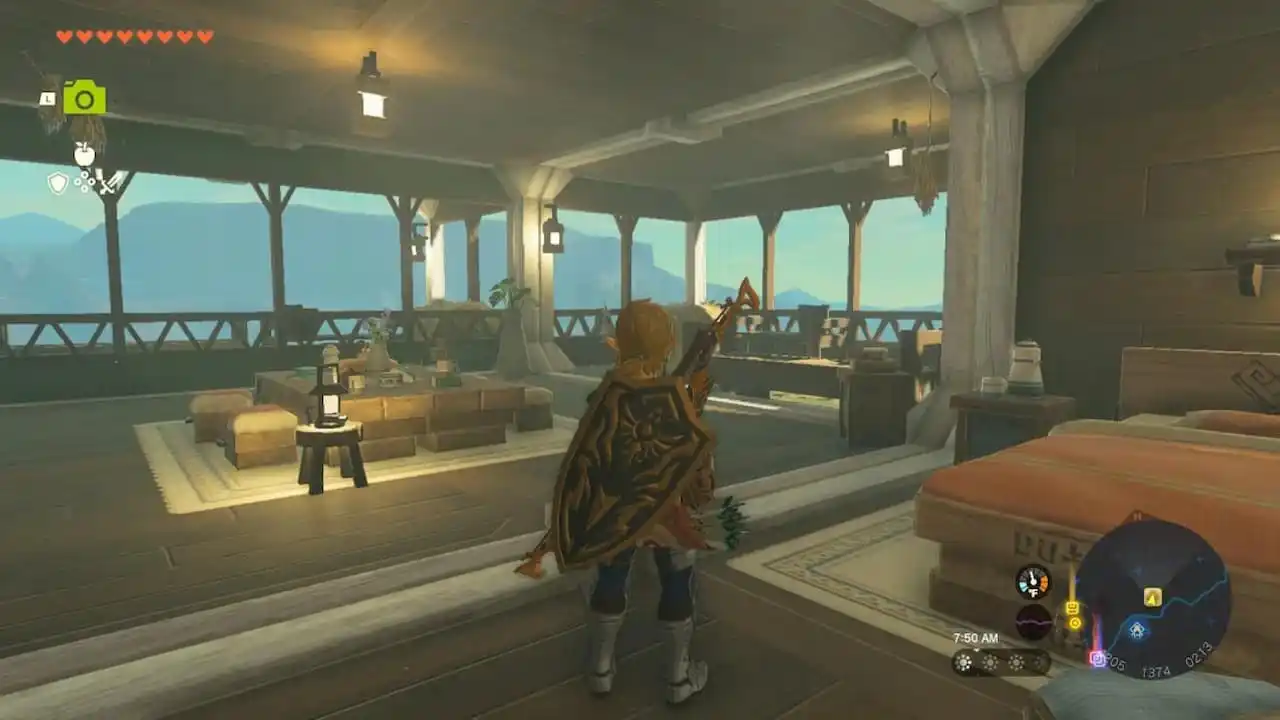The height and width of the screenshot is (720, 1280).
Task: Click the yellow waypoint pin above the minimap
Action: point(1073,605)
